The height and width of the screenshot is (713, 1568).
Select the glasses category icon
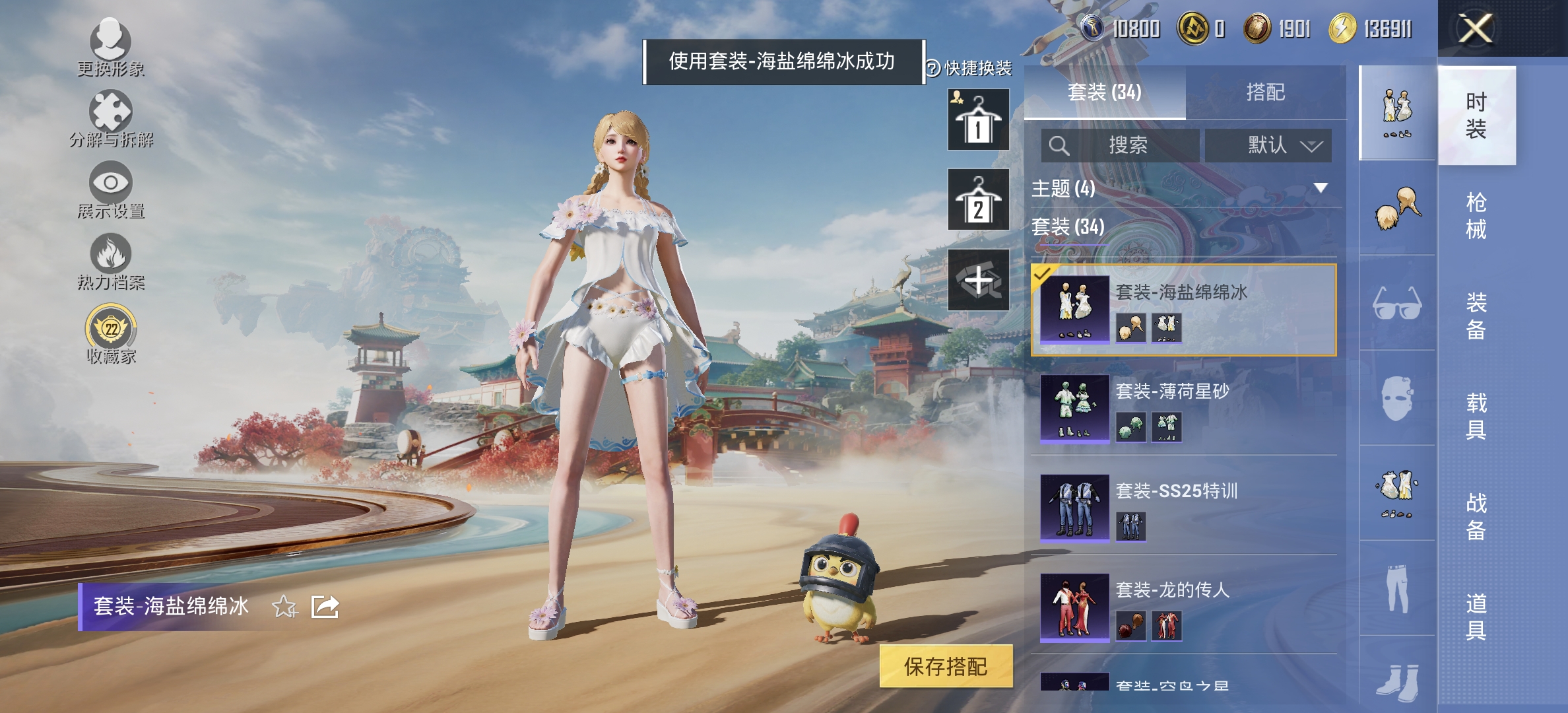pos(1397,304)
